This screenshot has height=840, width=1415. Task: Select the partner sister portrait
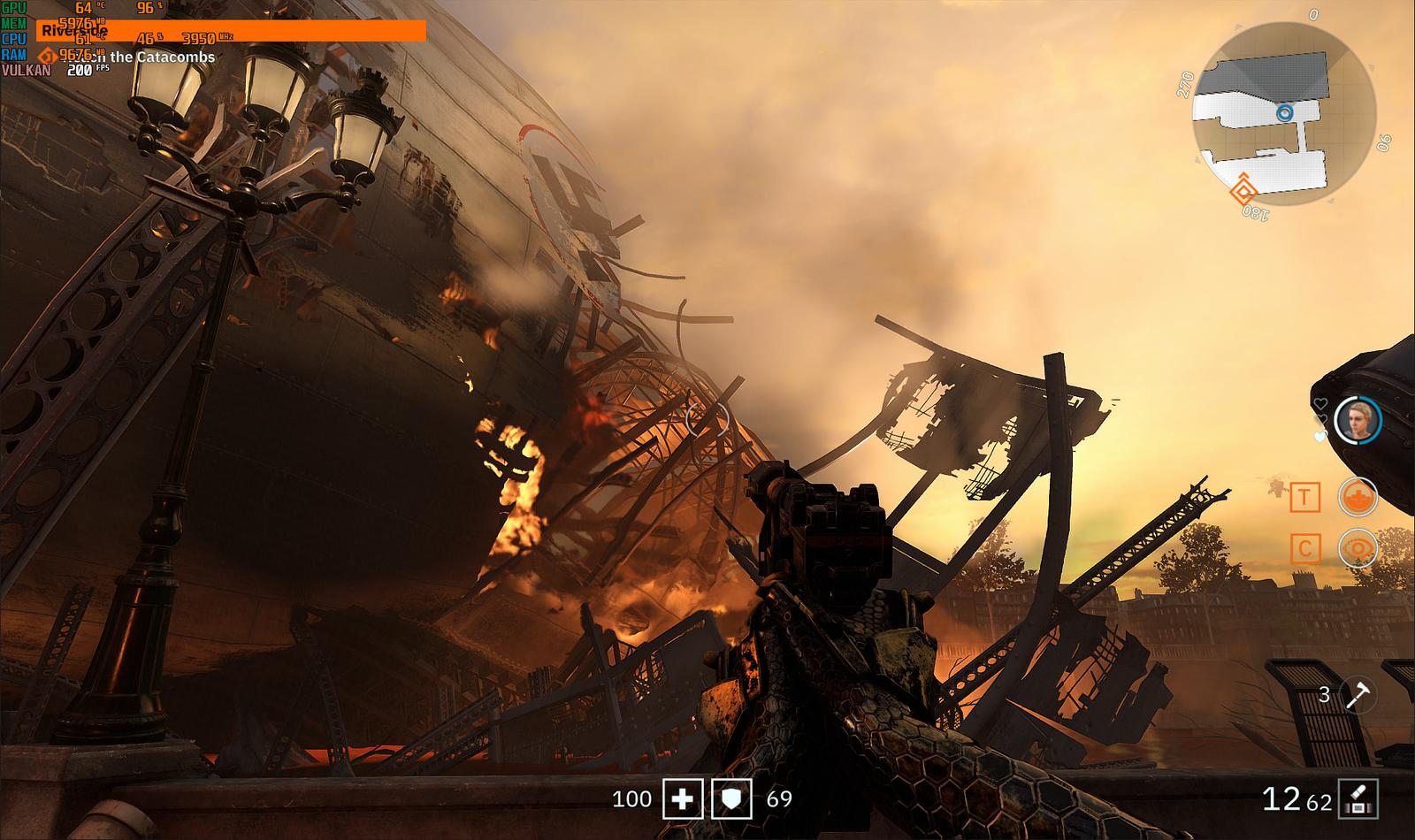coord(1358,420)
